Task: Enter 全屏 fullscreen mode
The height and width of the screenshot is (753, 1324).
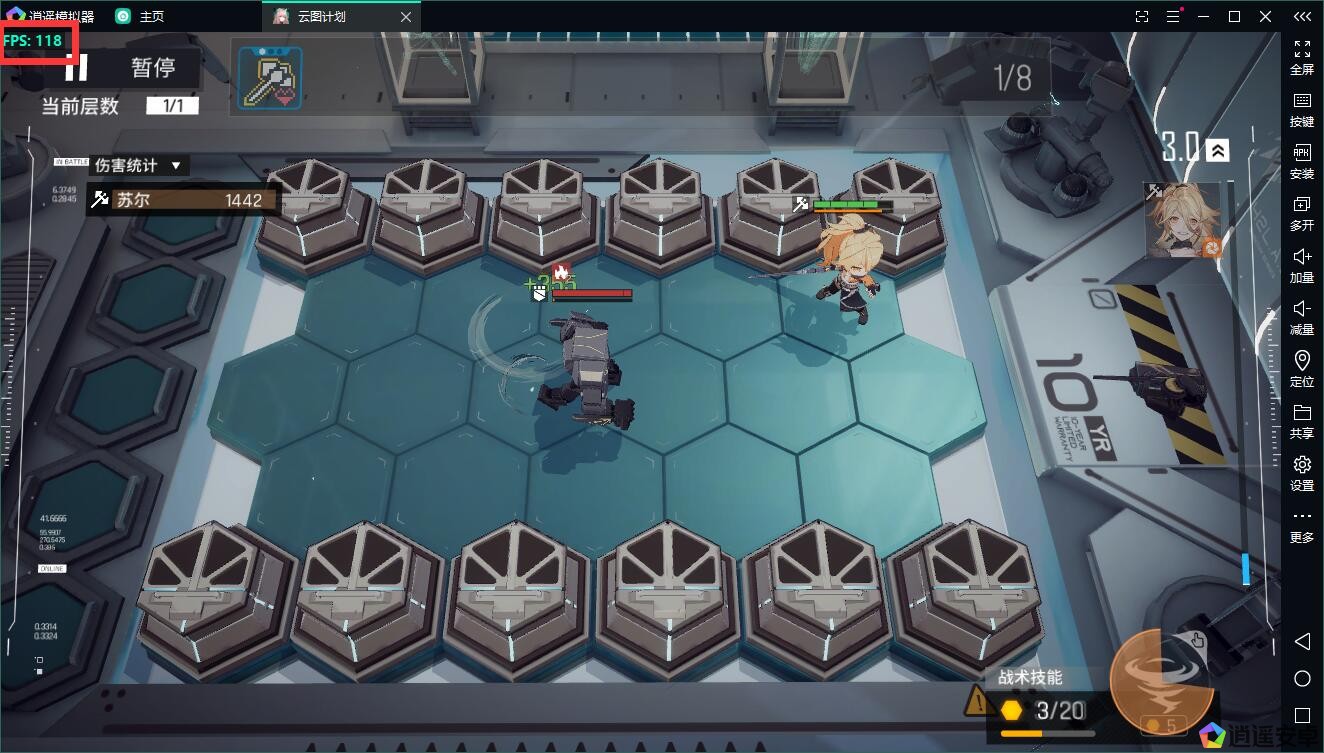Action: [1302, 56]
